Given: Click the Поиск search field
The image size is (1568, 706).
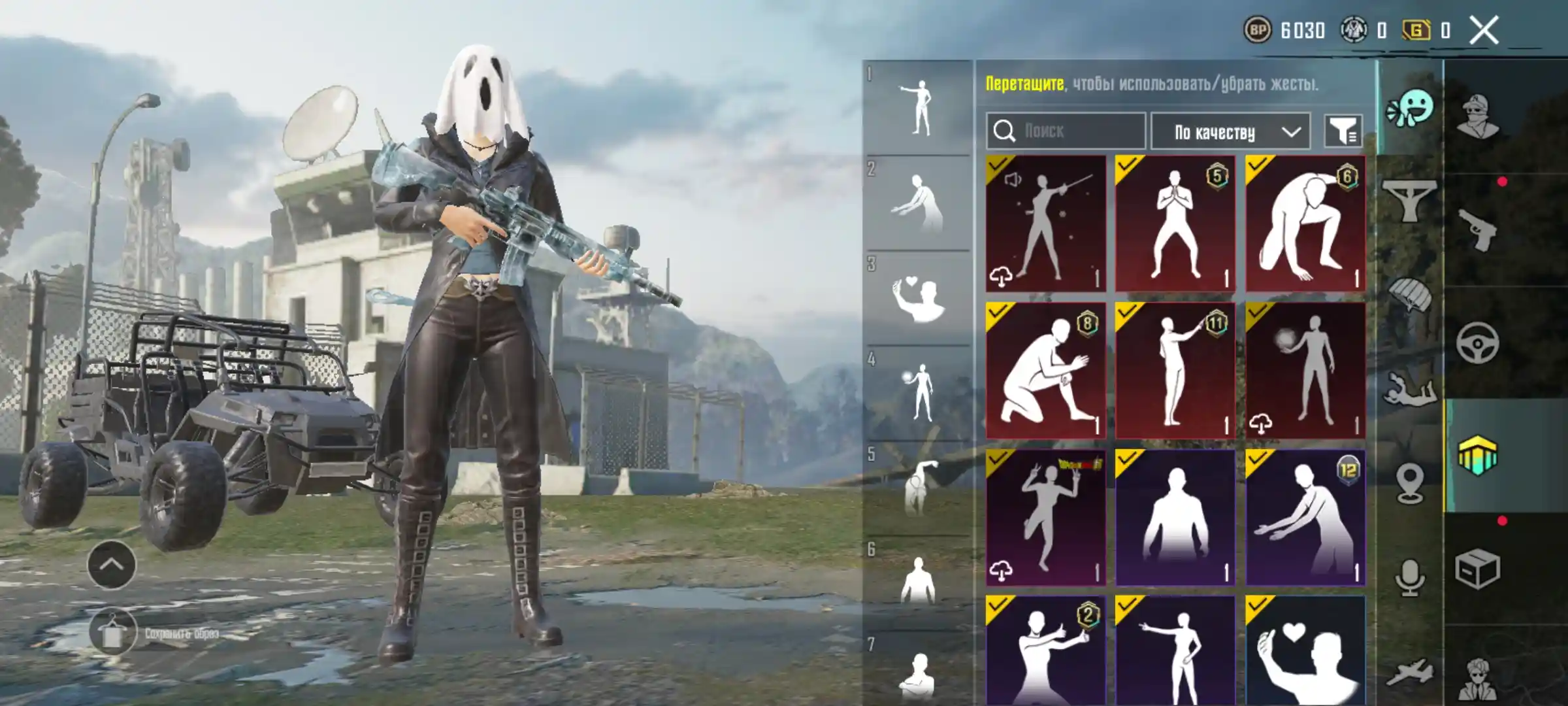Looking at the screenshot, I should [x=1066, y=131].
